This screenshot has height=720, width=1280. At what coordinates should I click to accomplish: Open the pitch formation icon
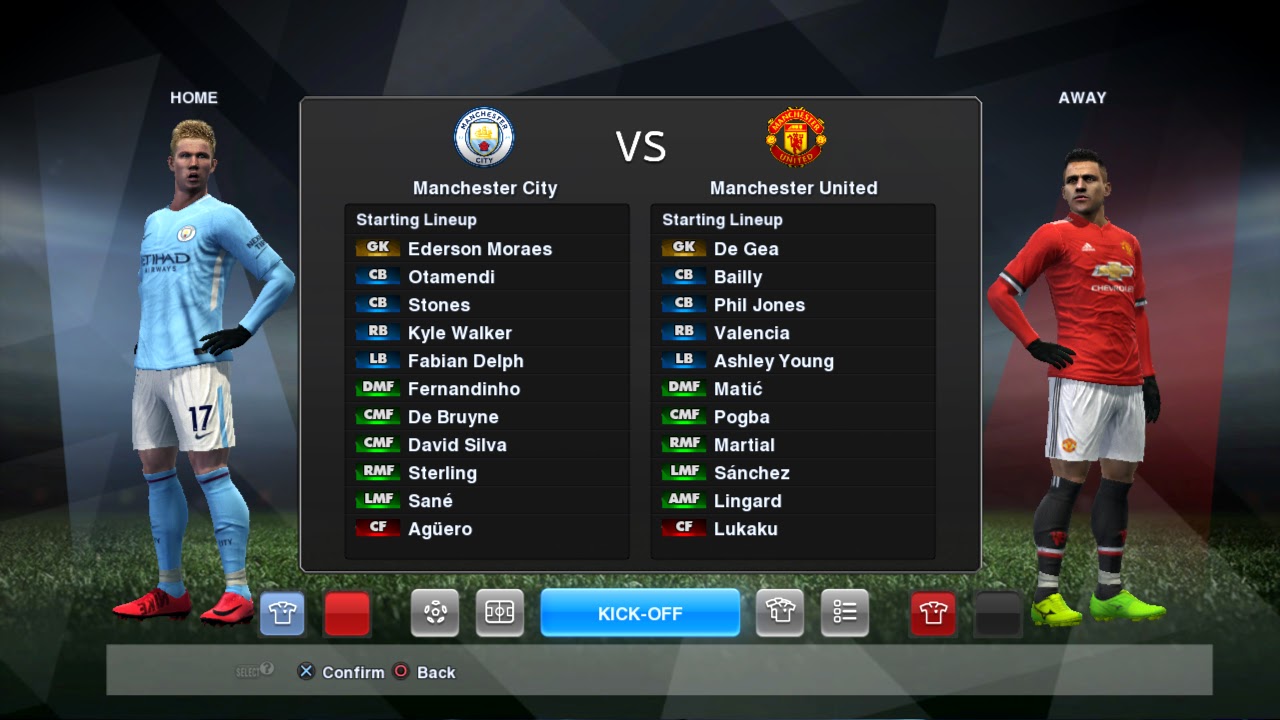[x=499, y=613]
